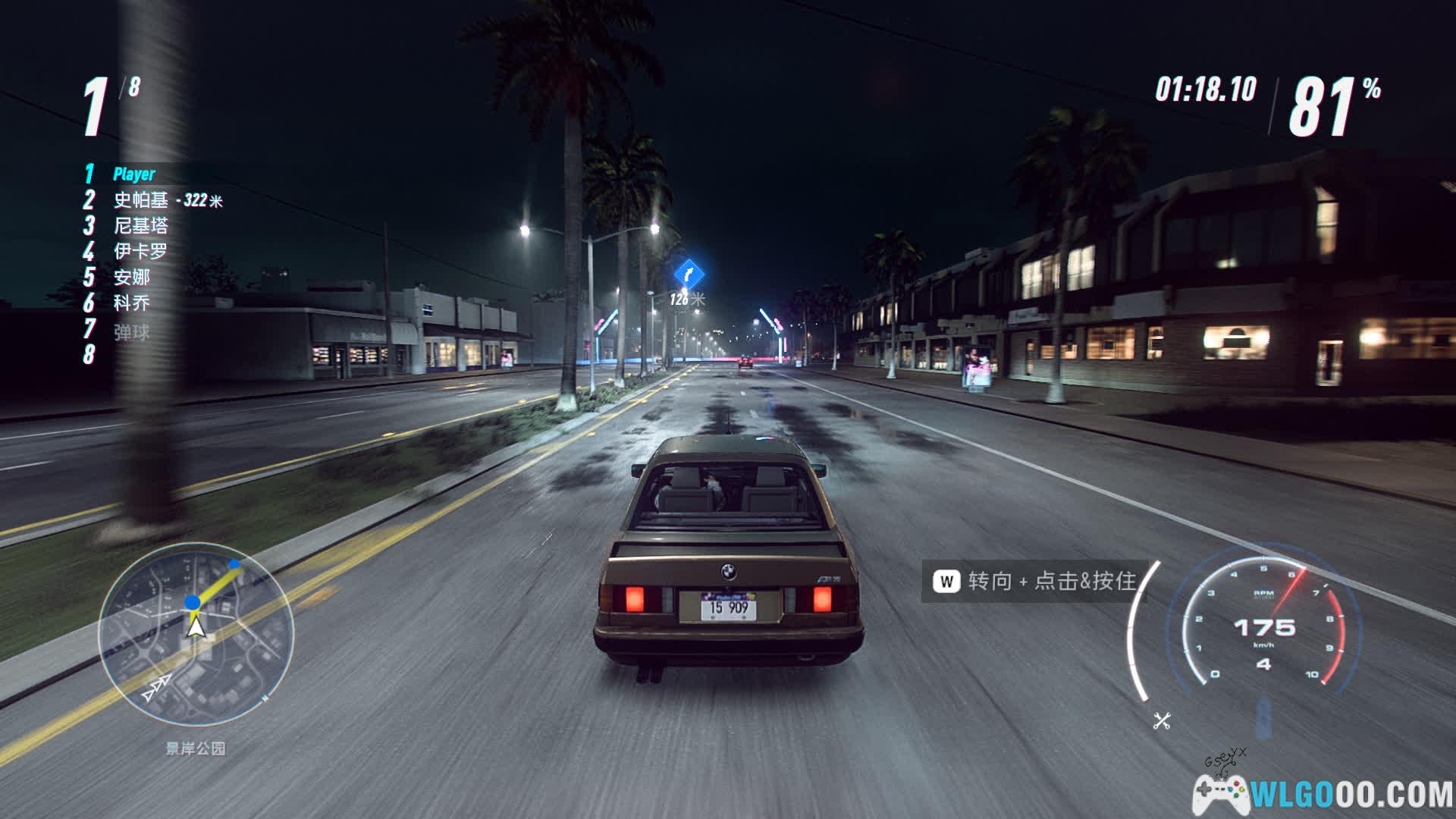Pick racer 安娜 from the standings
Screen dimensions: 1456x819
pyautogui.click(x=132, y=277)
